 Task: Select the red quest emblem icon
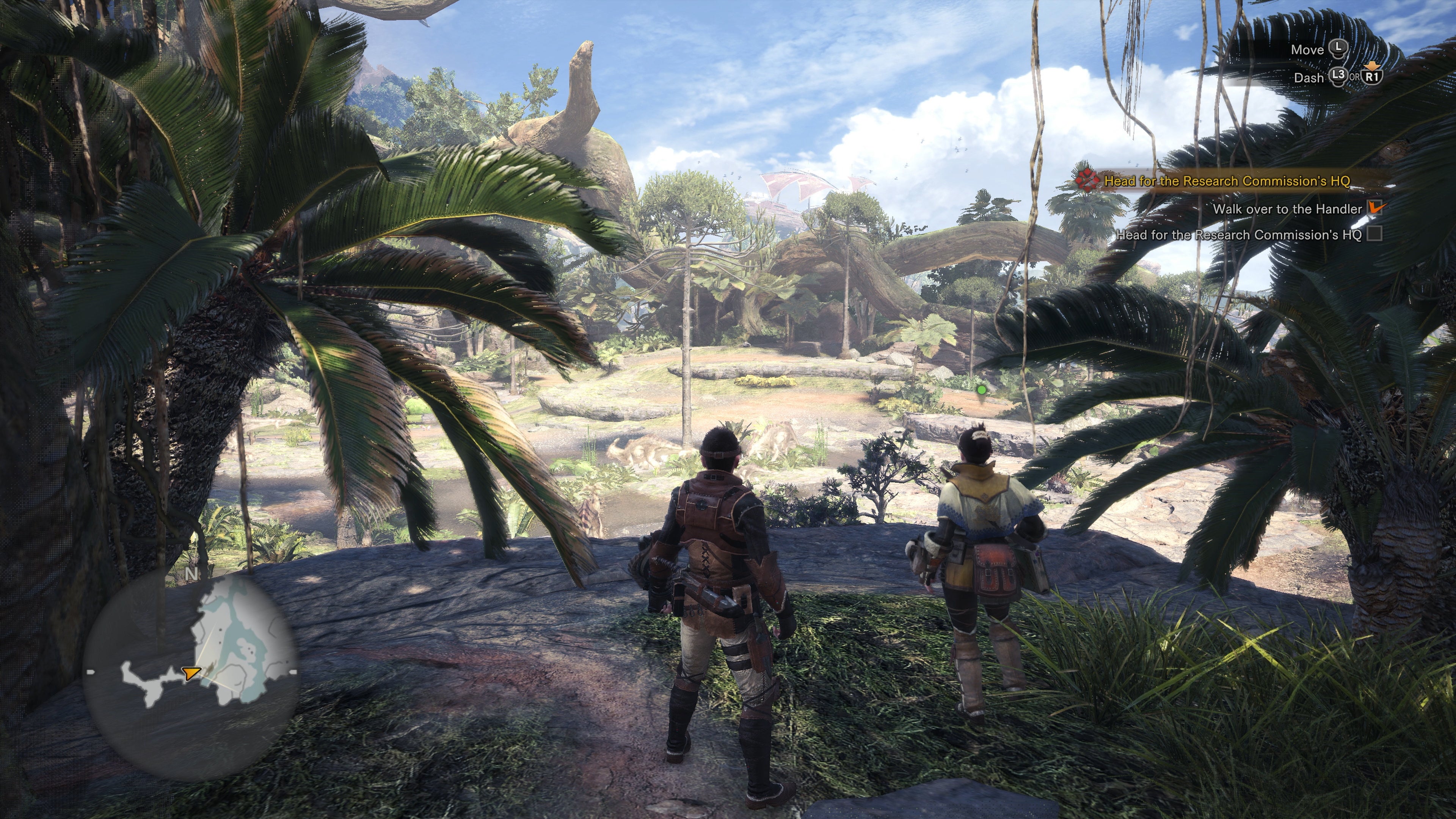[x=1085, y=180]
